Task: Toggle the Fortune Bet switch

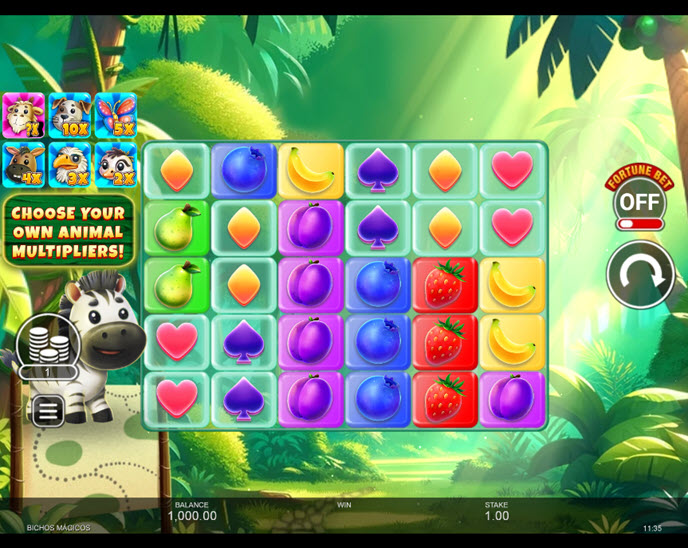Action: point(639,204)
